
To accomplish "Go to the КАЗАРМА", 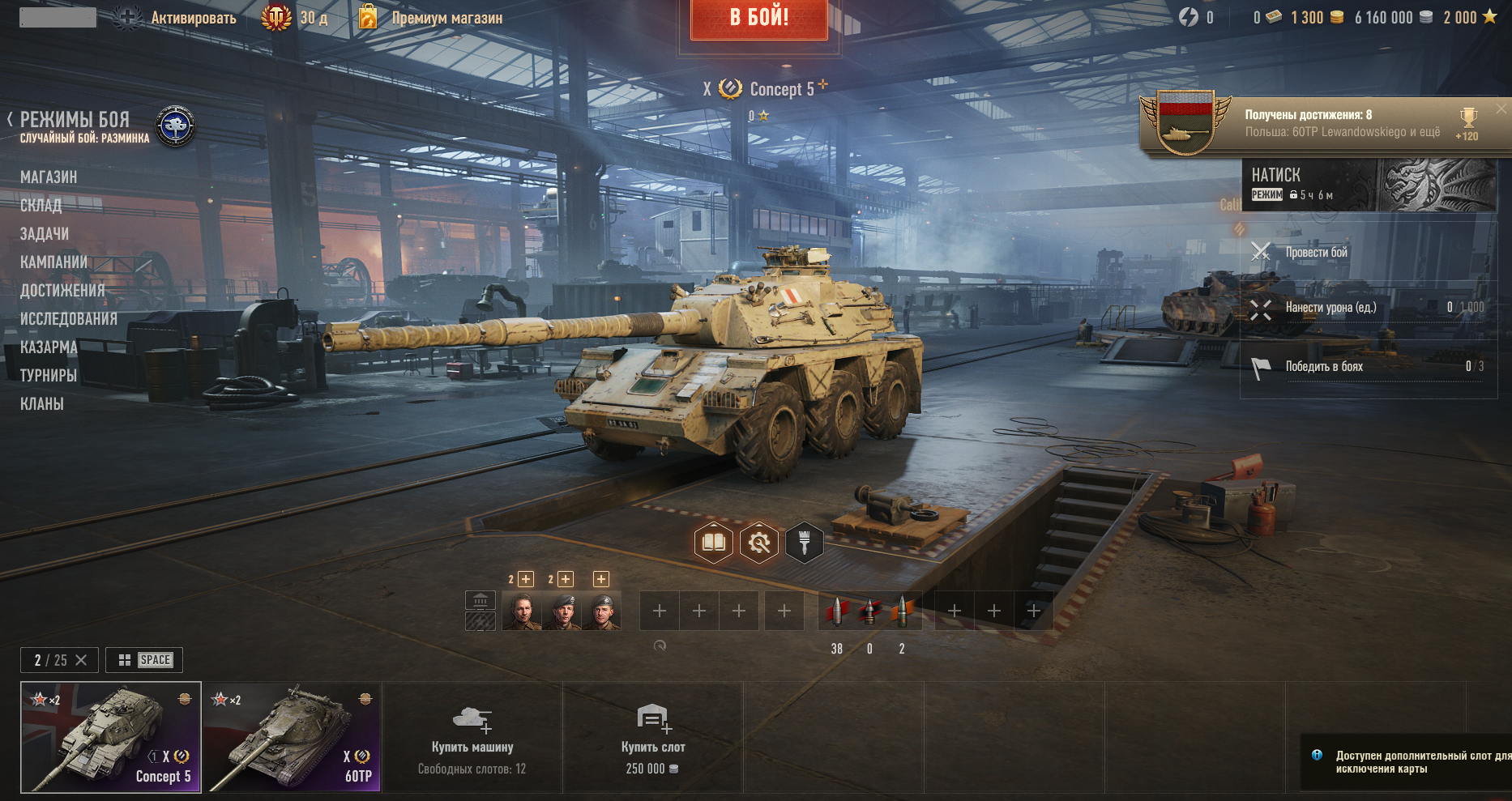I will (49, 347).
